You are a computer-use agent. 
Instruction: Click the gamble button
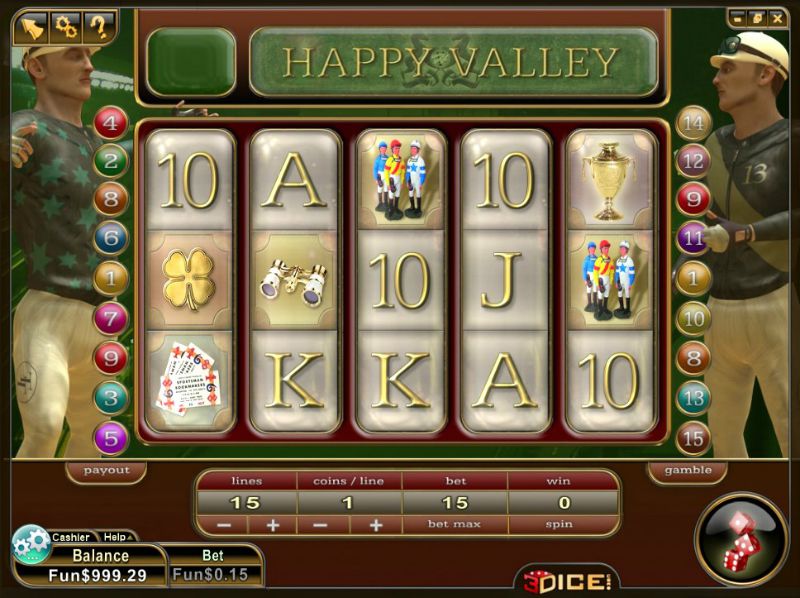(x=688, y=470)
